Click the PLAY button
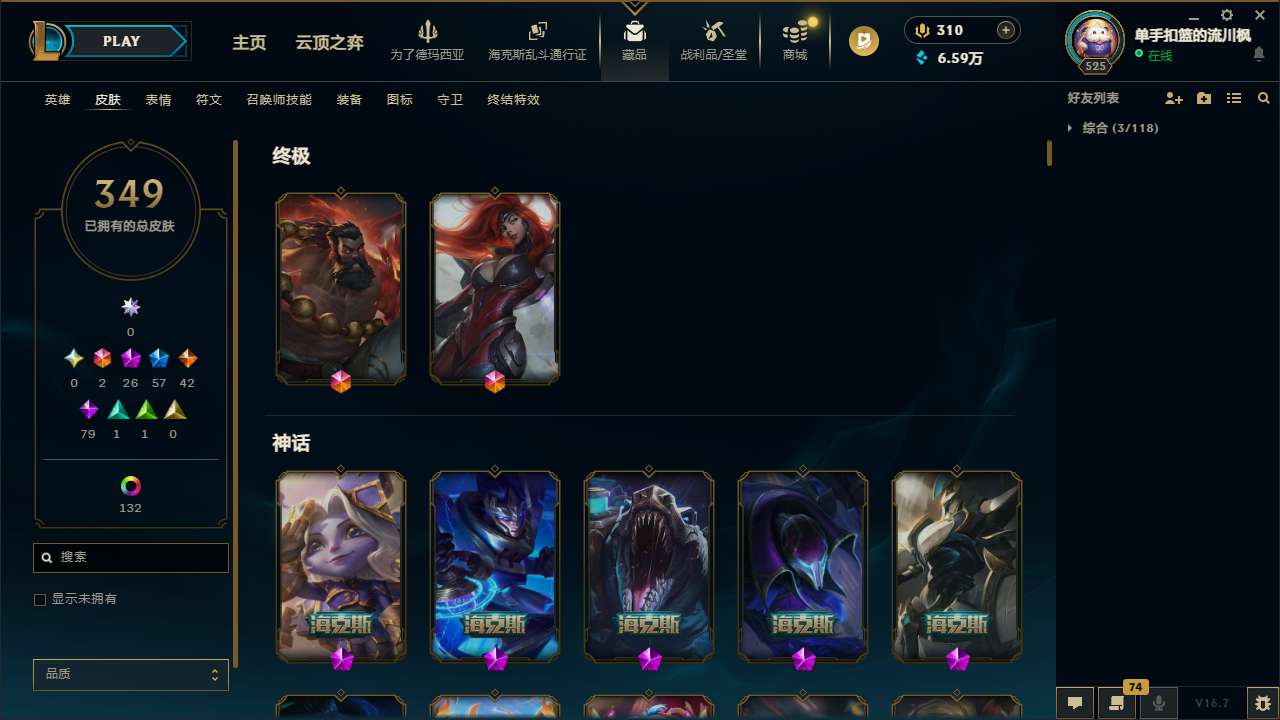Screen dimensions: 1280x720 pyautogui.click(x=121, y=41)
